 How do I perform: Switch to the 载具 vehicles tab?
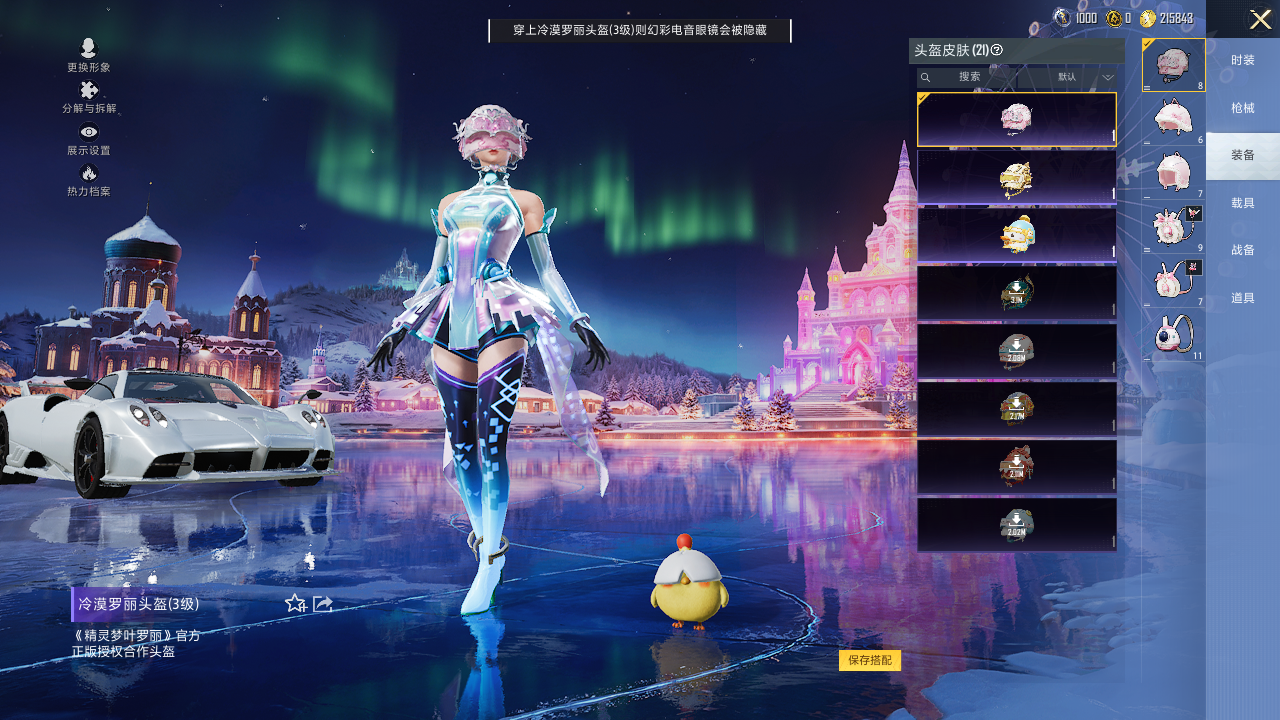click(1242, 203)
